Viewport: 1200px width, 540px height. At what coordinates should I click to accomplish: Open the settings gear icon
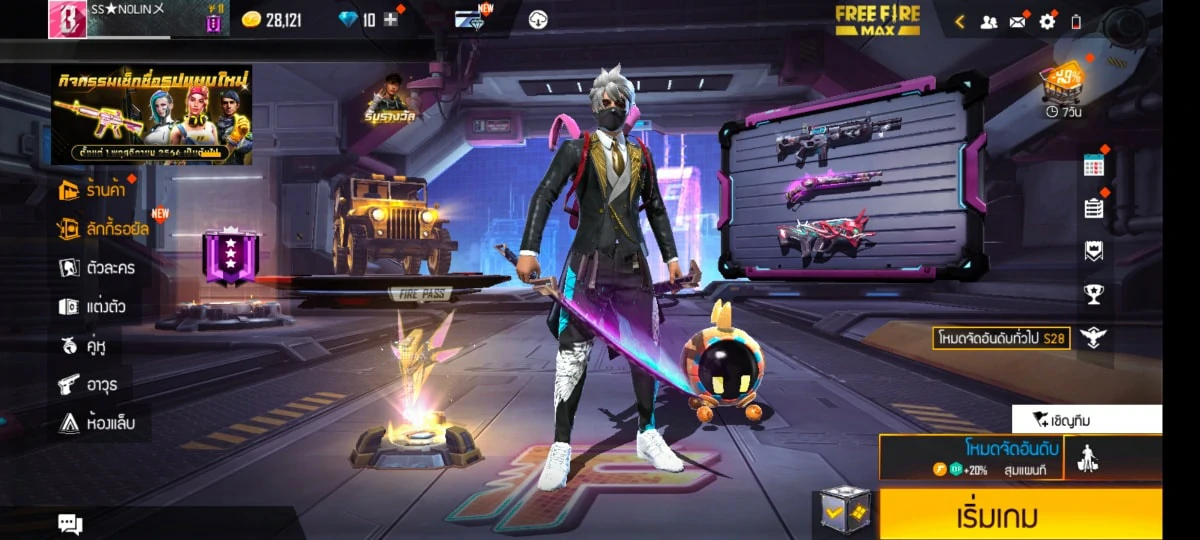(x=1047, y=21)
